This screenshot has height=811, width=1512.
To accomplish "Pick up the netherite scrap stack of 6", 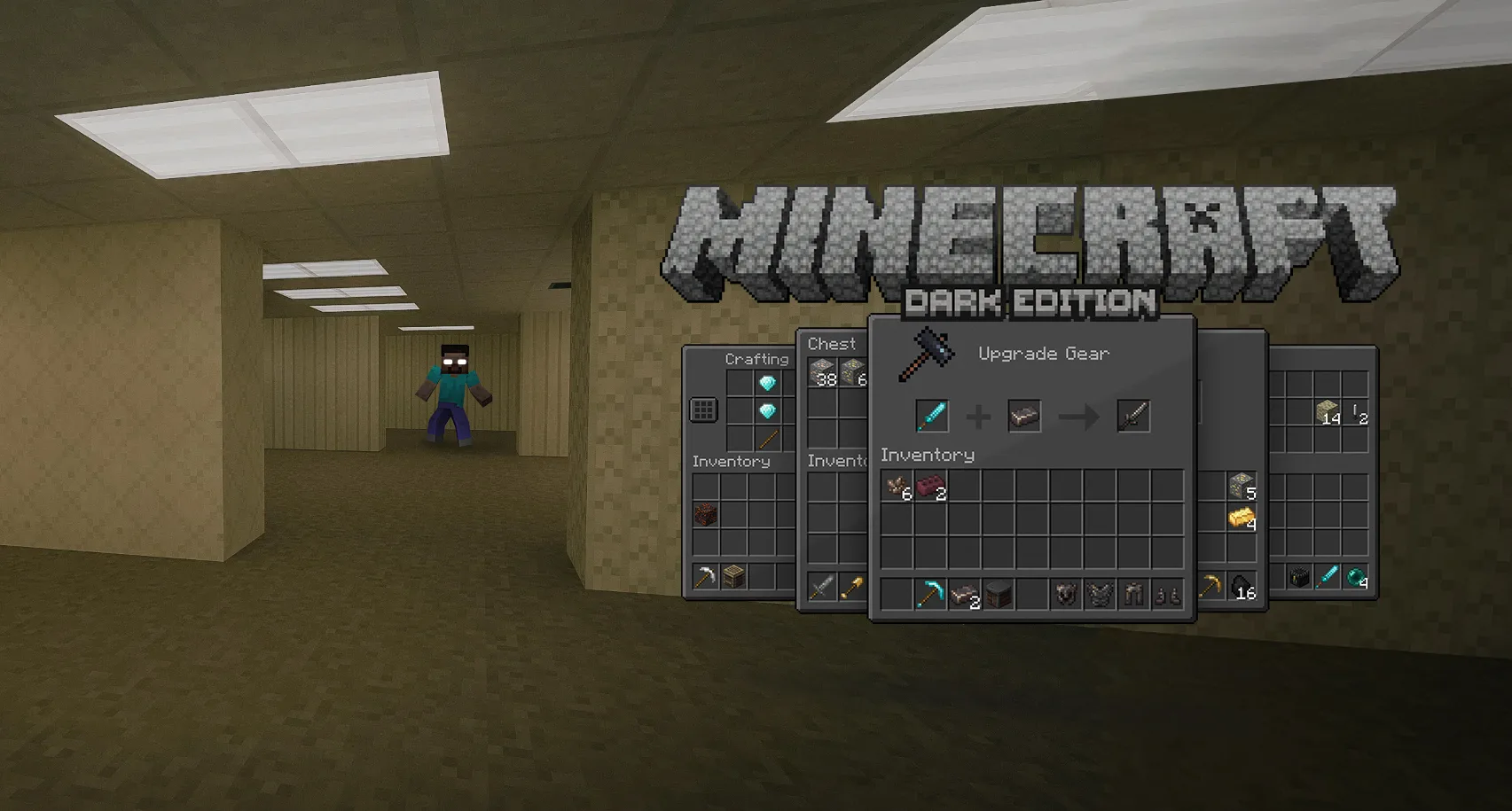I will [x=897, y=486].
